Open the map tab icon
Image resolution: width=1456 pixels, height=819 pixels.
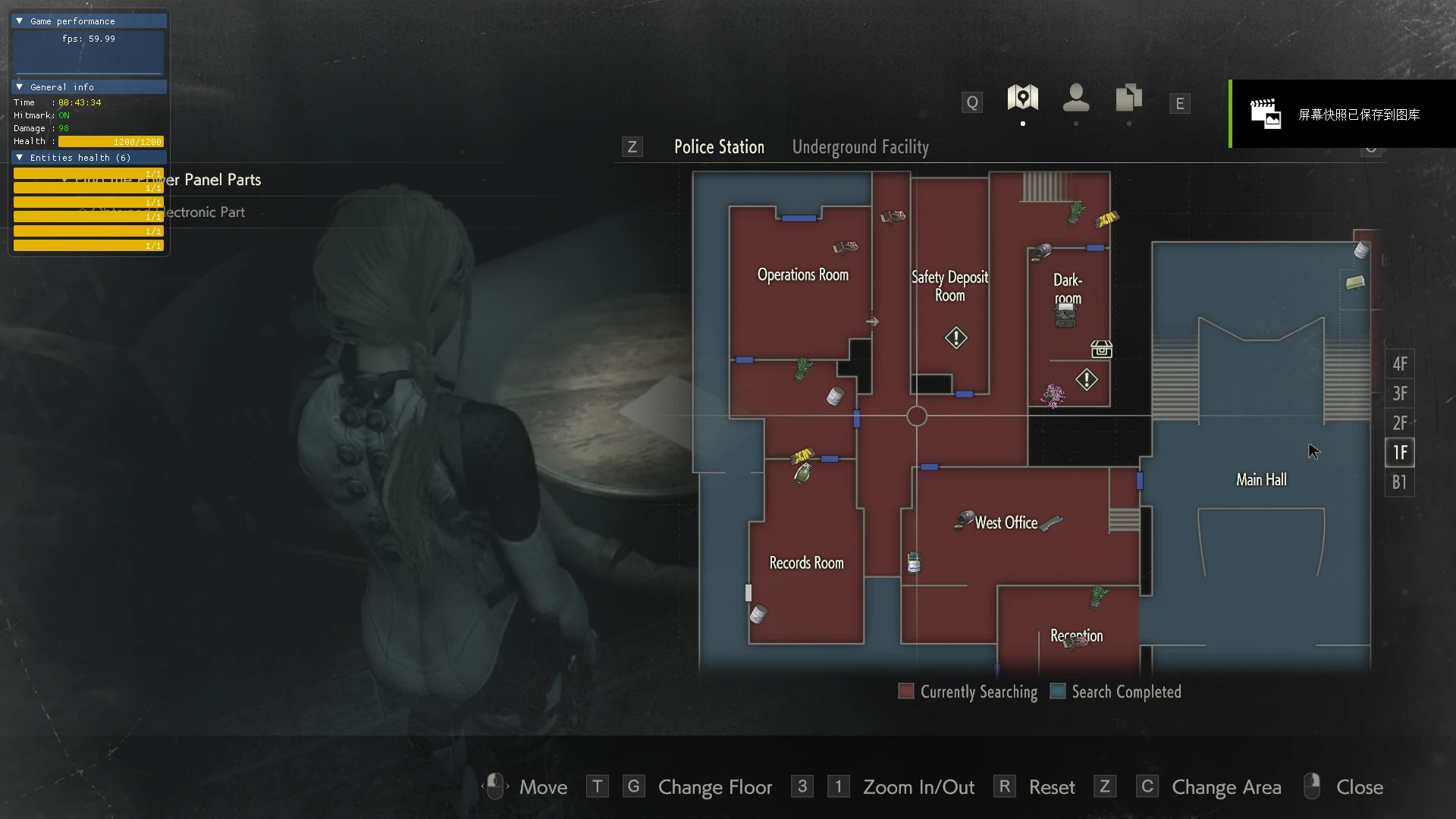(x=1022, y=99)
